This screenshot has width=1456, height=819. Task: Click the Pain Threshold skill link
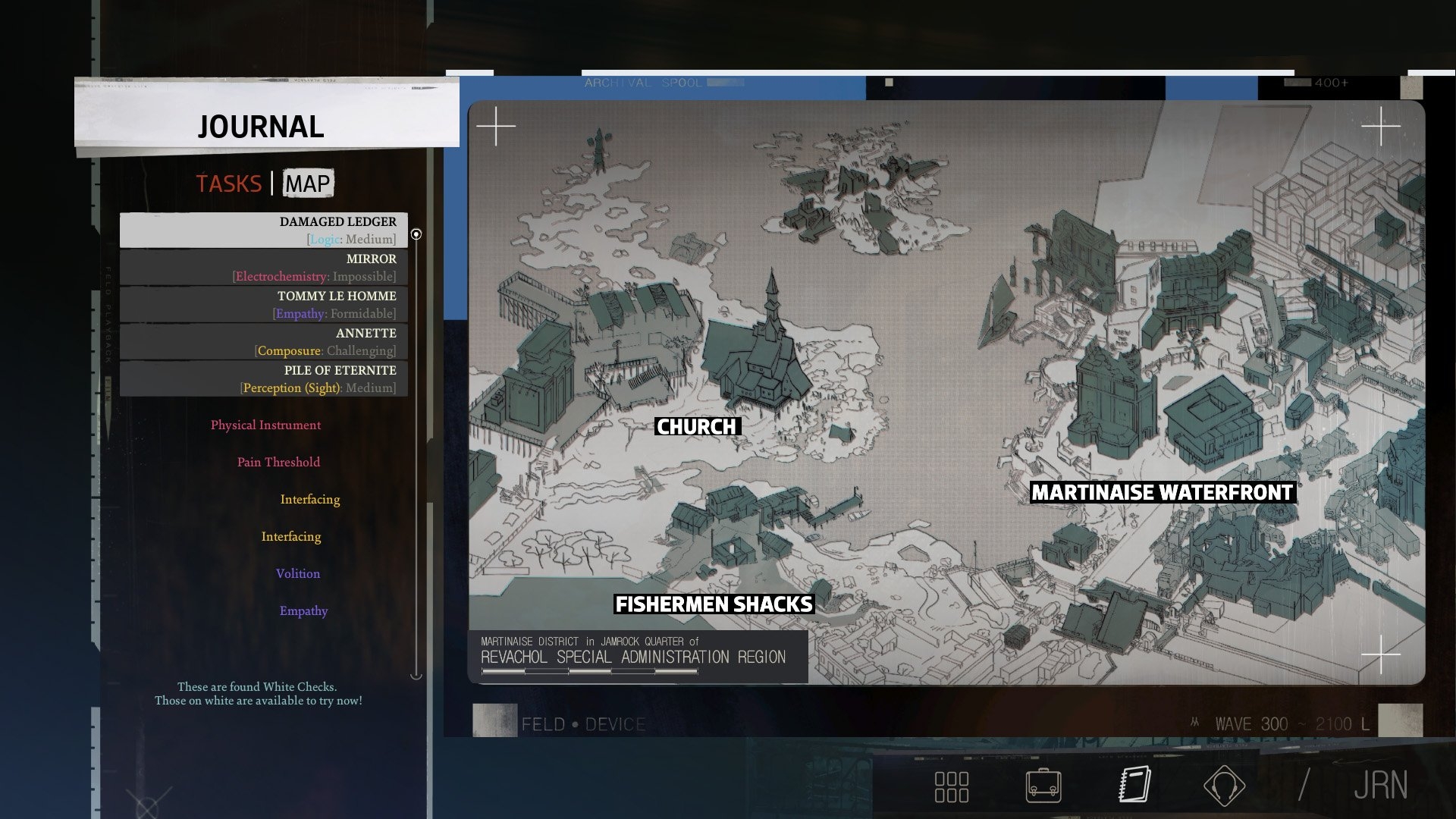[x=279, y=461]
